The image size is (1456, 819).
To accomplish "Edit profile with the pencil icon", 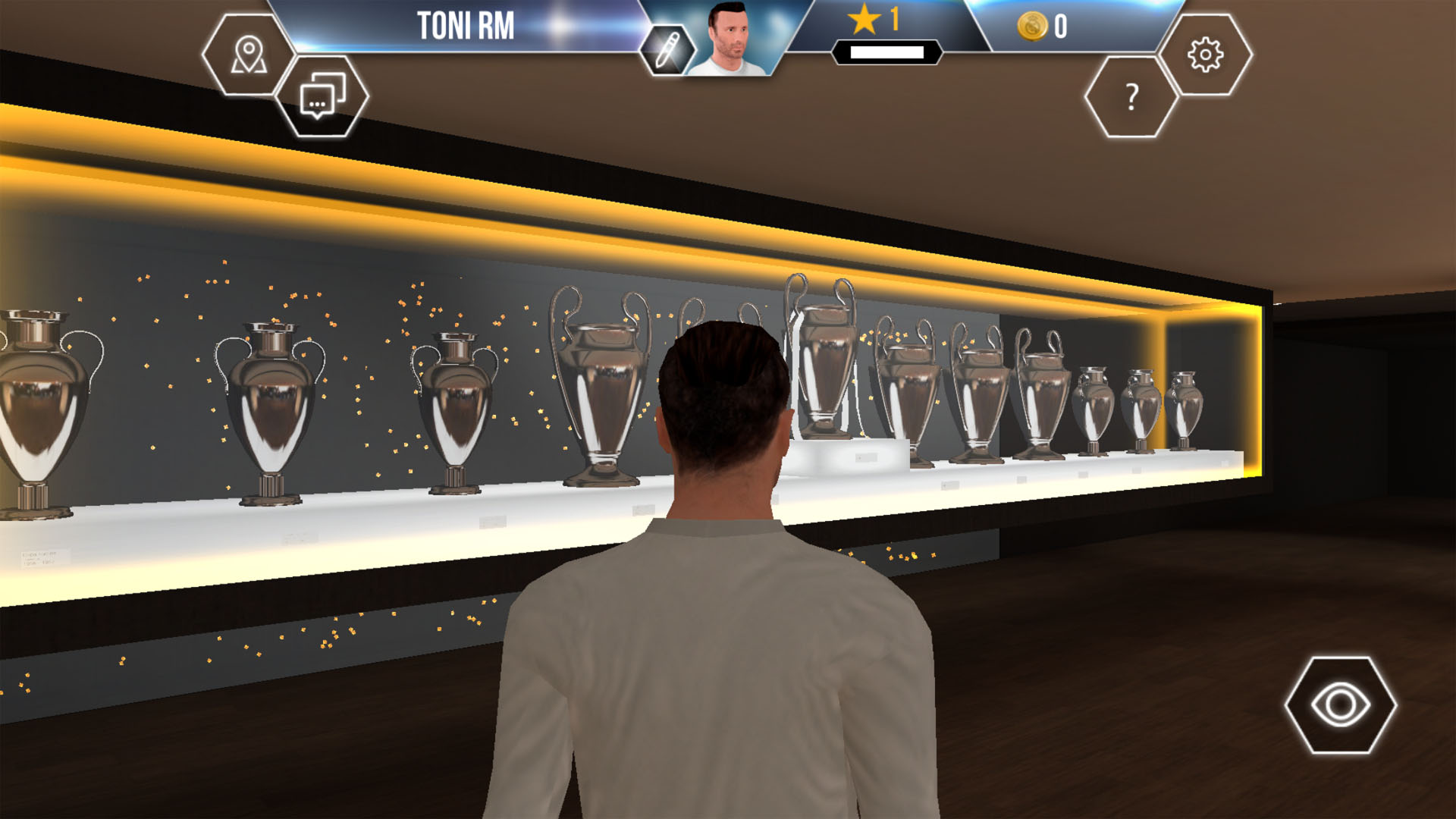I will coord(665,50).
